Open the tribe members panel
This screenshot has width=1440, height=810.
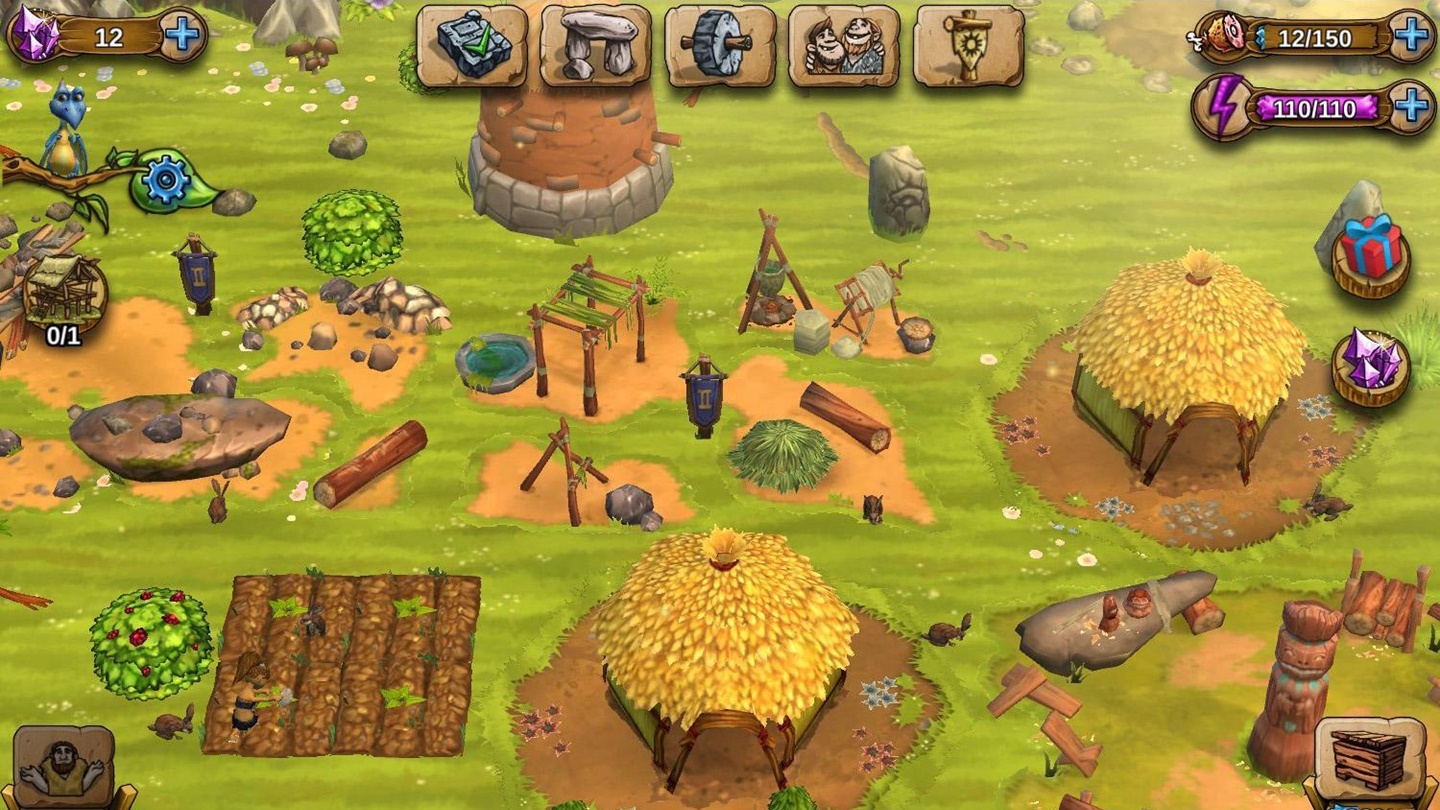point(843,46)
